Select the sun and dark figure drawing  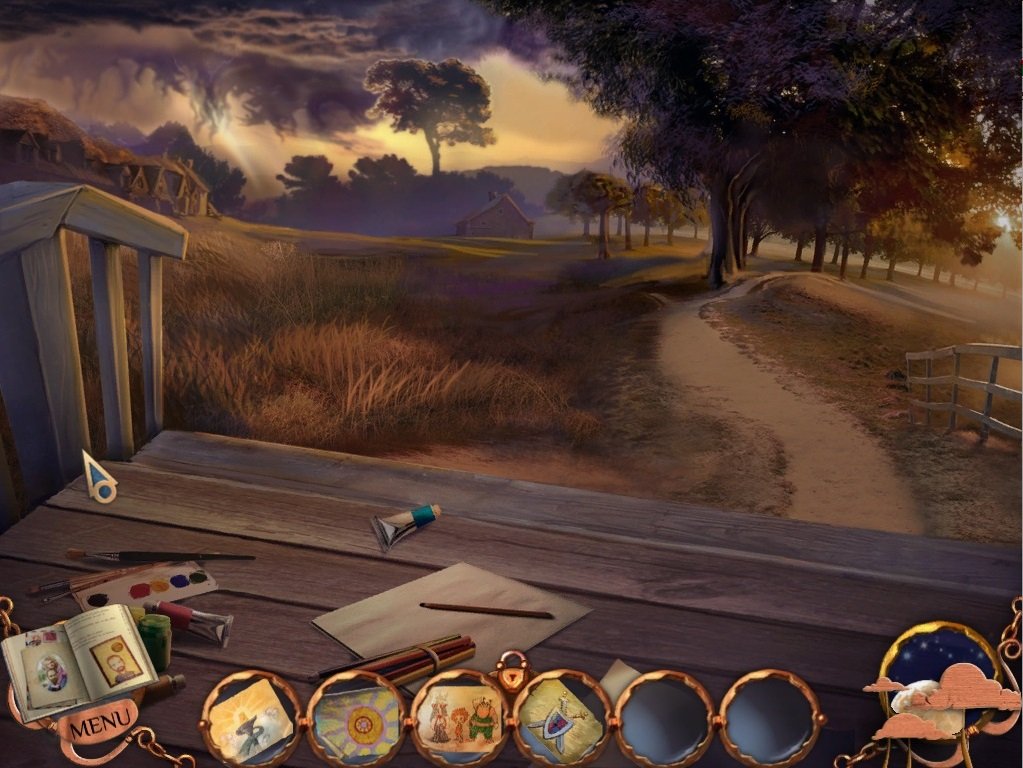click(x=250, y=718)
